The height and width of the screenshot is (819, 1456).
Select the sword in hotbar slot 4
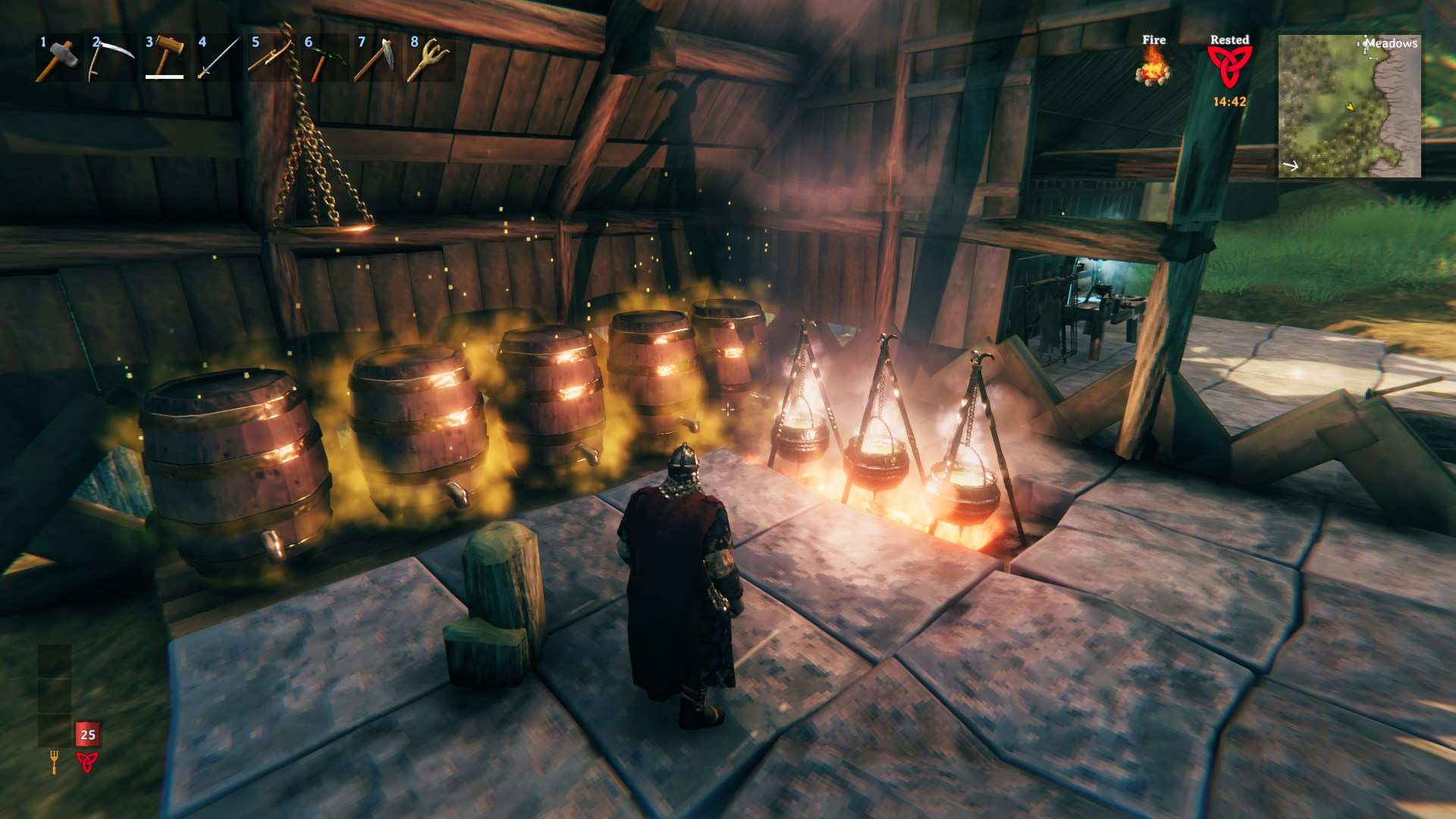[x=218, y=58]
